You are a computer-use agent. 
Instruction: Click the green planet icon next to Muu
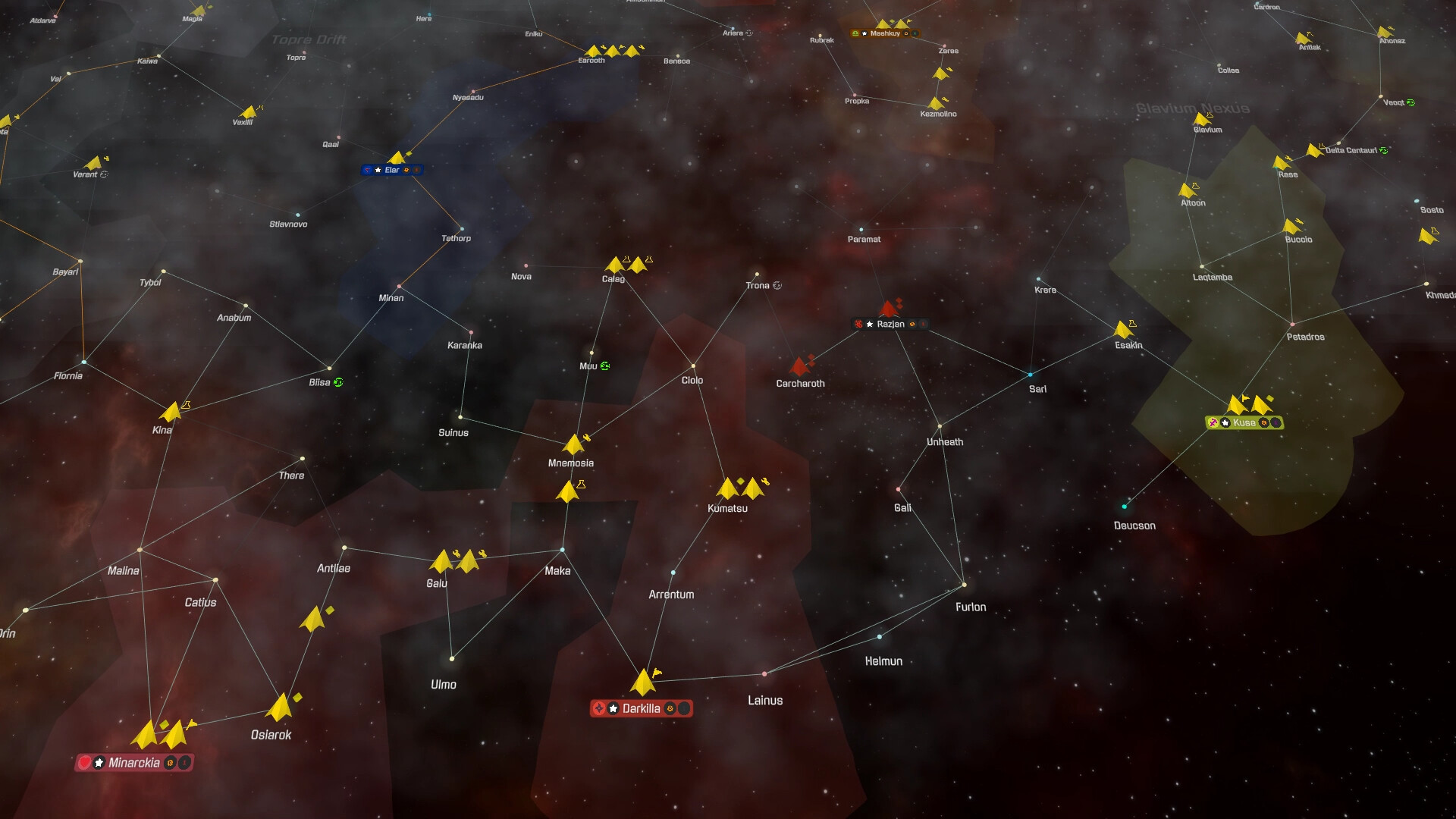tap(604, 366)
